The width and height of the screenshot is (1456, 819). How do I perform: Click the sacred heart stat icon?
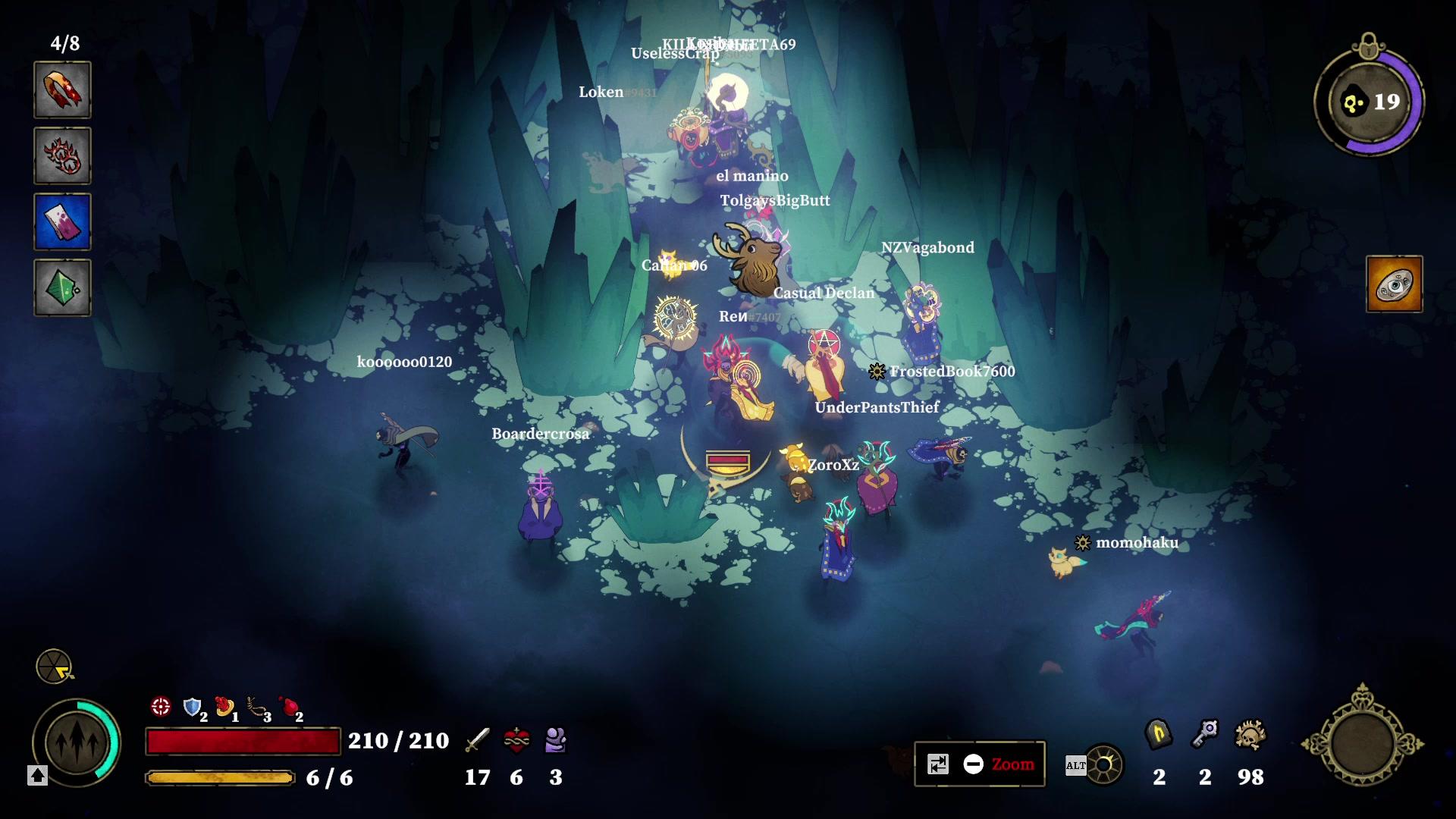pyautogui.click(x=517, y=741)
